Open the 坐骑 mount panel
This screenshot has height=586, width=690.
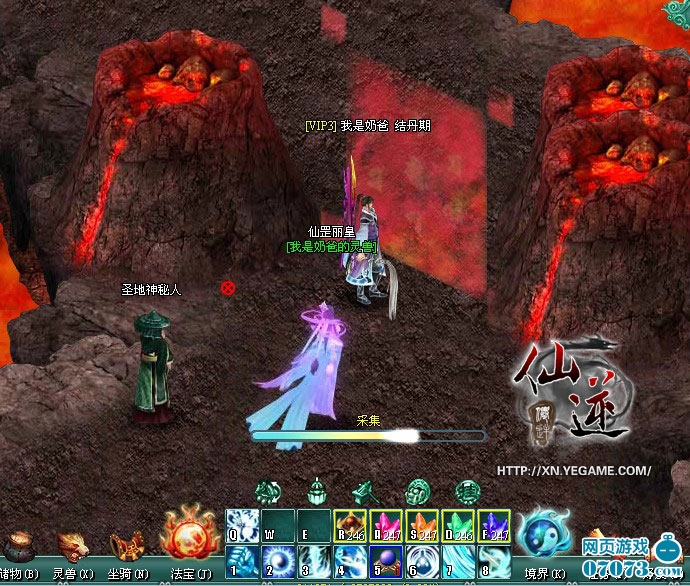point(126,547)
